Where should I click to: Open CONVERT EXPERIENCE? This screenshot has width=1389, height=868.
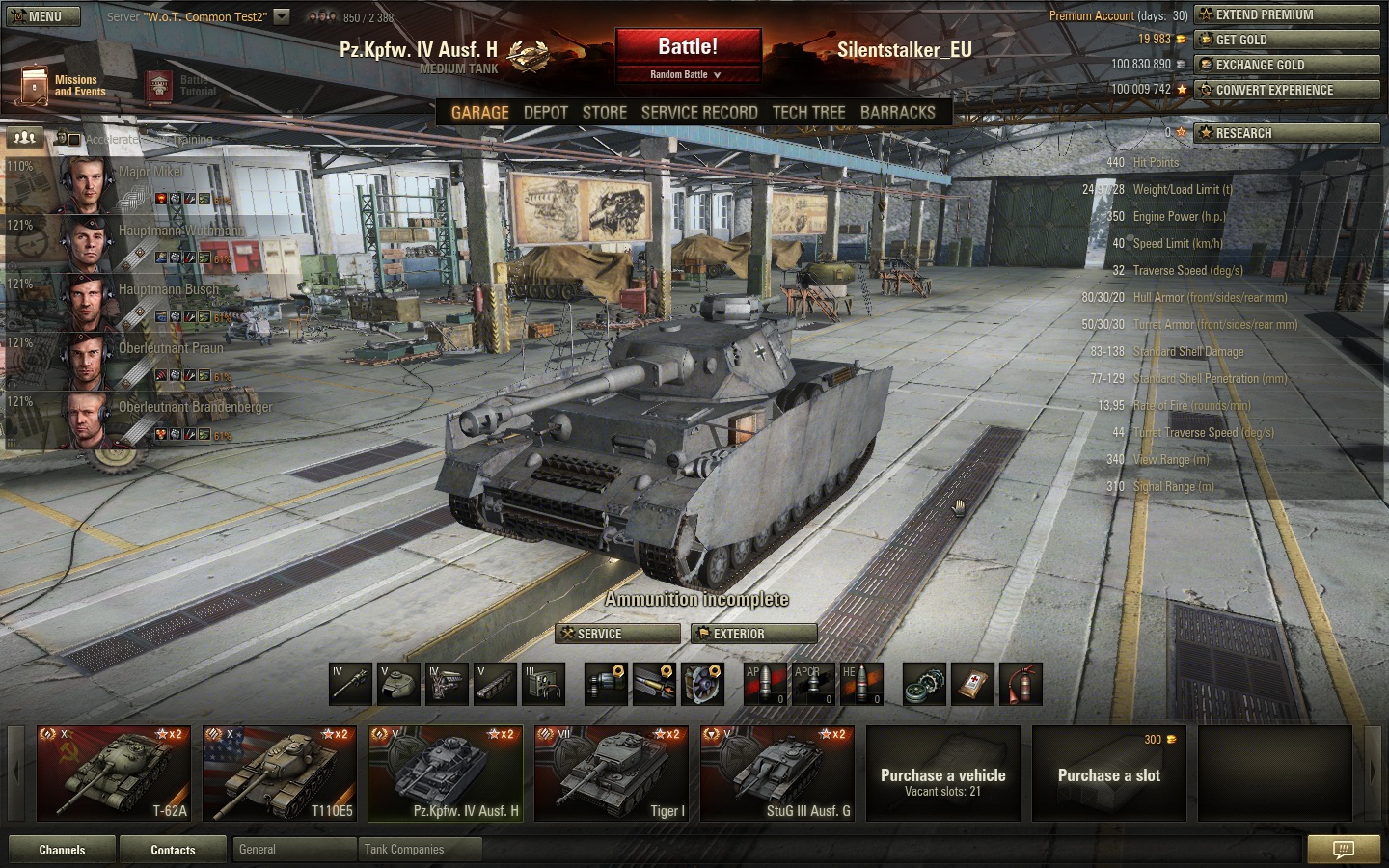click(x=1287, y=90)
